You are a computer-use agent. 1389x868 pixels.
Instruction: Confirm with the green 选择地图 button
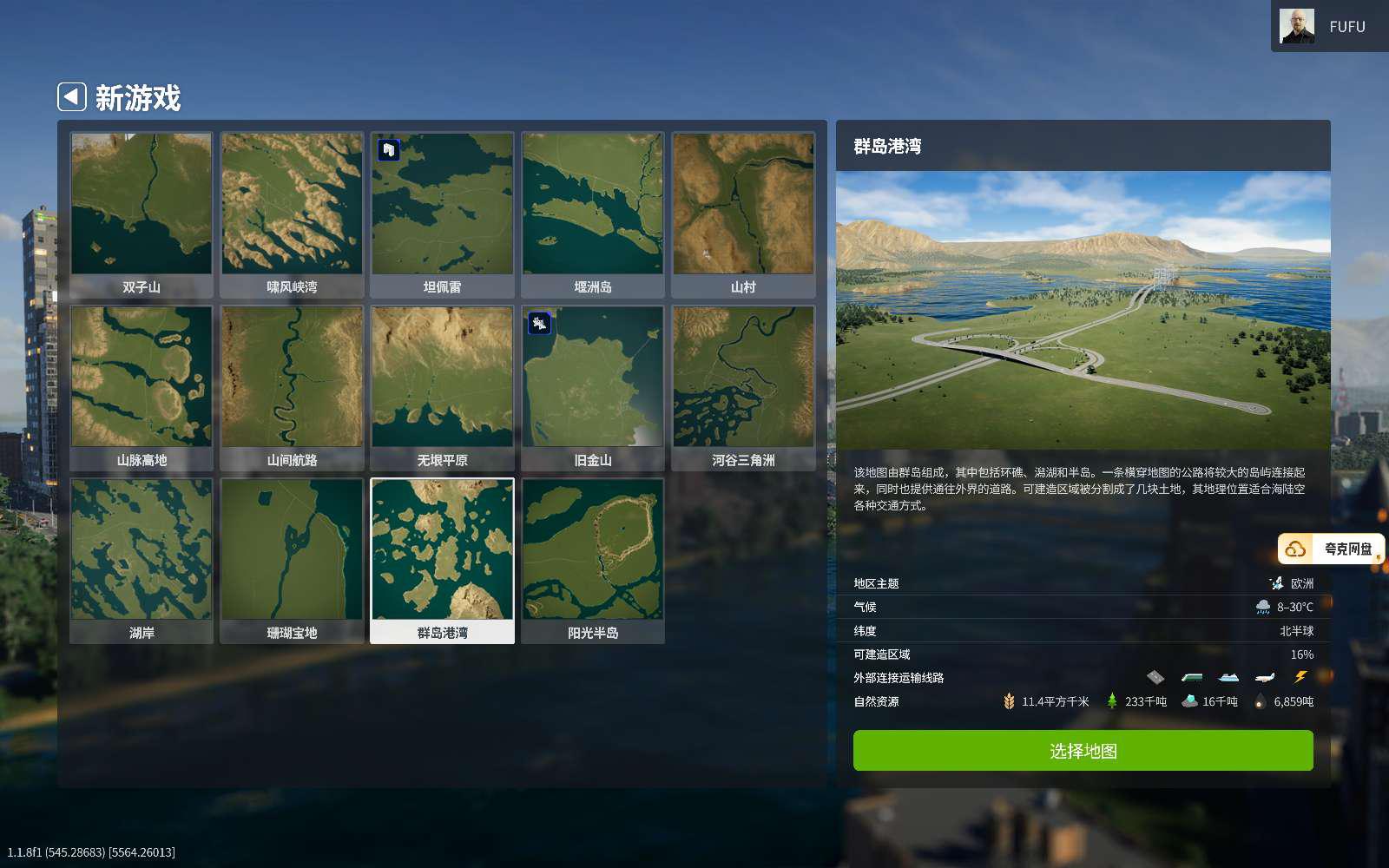(x=1083, y=750)
